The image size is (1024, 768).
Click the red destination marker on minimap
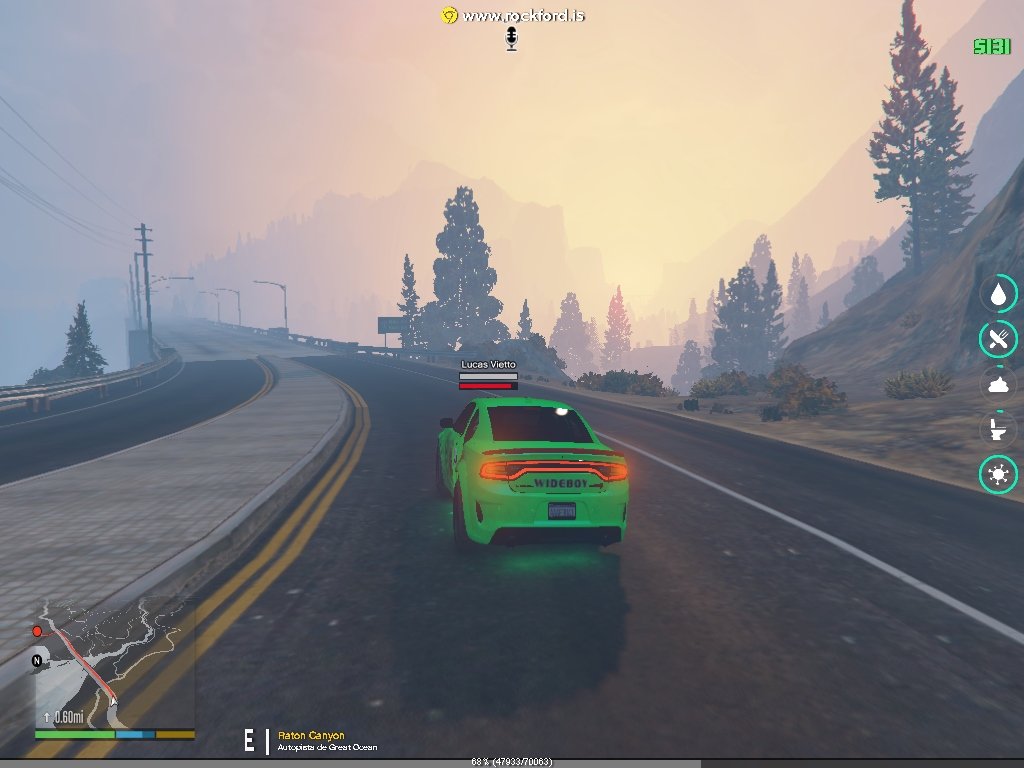[x=37, y=631]
